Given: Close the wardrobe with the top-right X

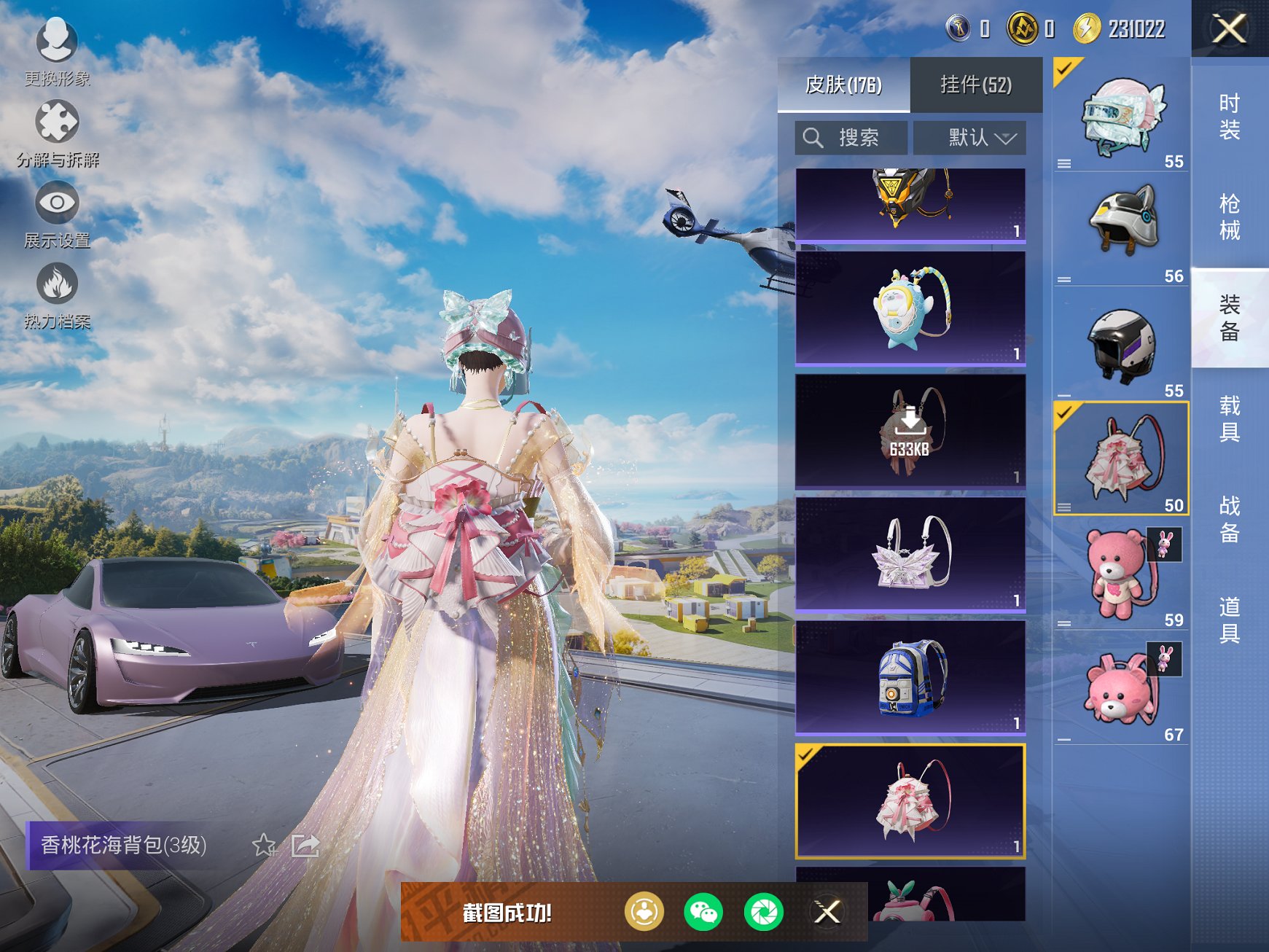Looking at the screenshot, I should [x=1229, y=29].
